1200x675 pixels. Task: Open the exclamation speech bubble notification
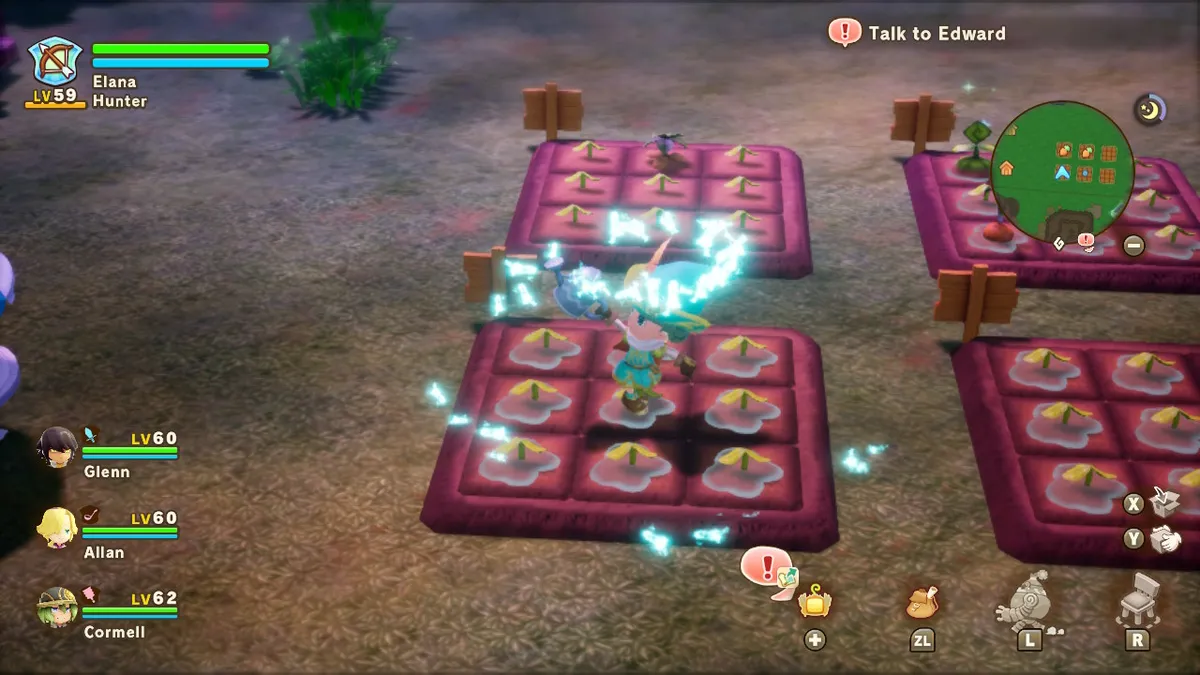click(x=768, y=569)
